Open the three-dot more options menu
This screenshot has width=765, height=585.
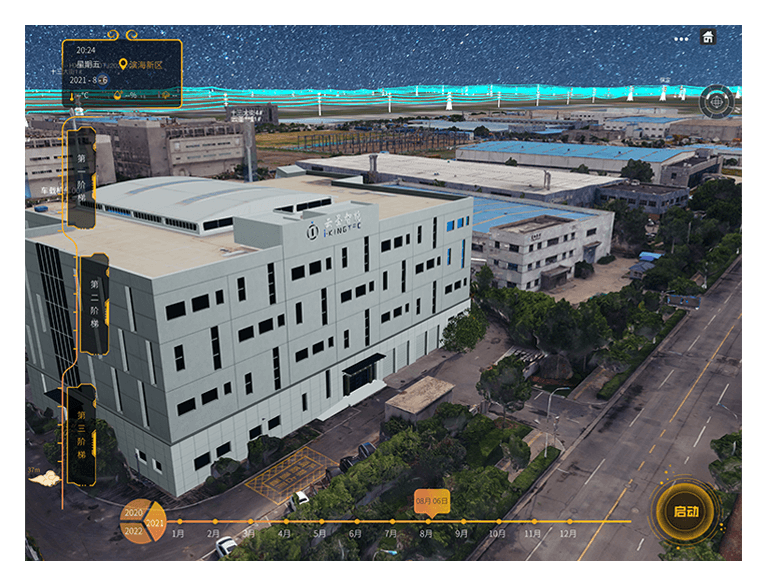(681, 39)
